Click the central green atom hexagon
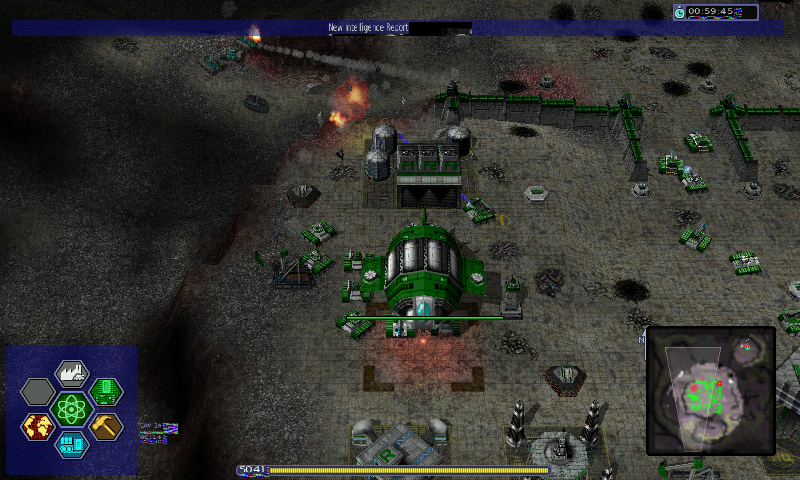 (x=72, y=408)
